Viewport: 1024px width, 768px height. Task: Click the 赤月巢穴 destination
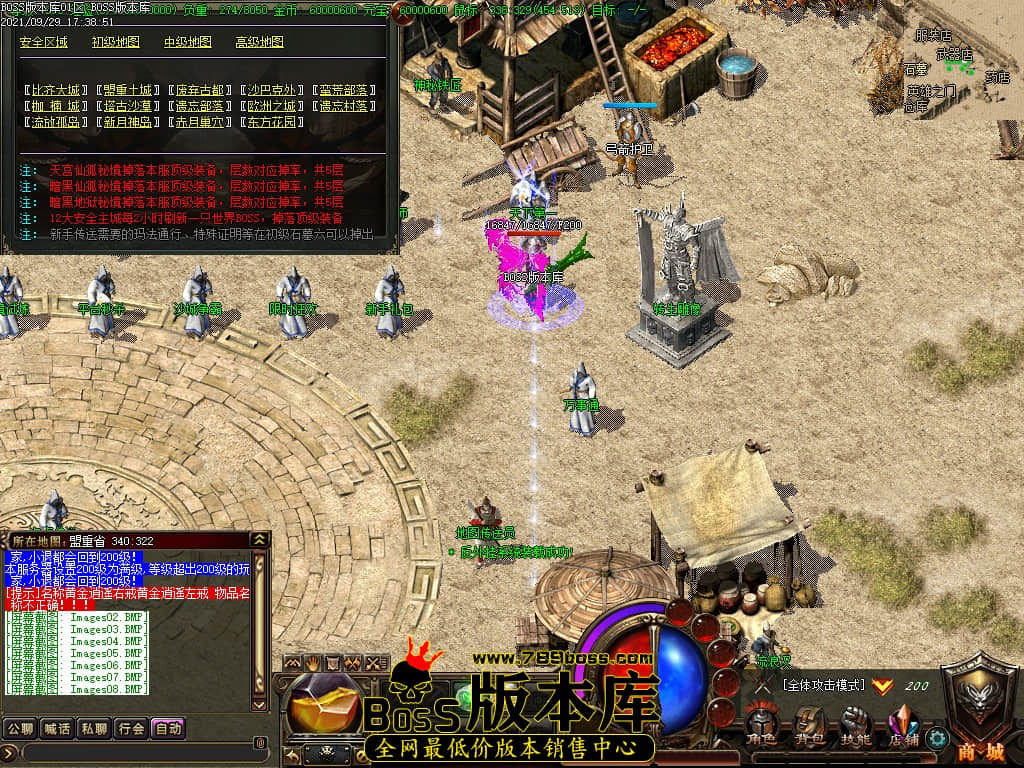pyautogui.click(x=199, y=122)
